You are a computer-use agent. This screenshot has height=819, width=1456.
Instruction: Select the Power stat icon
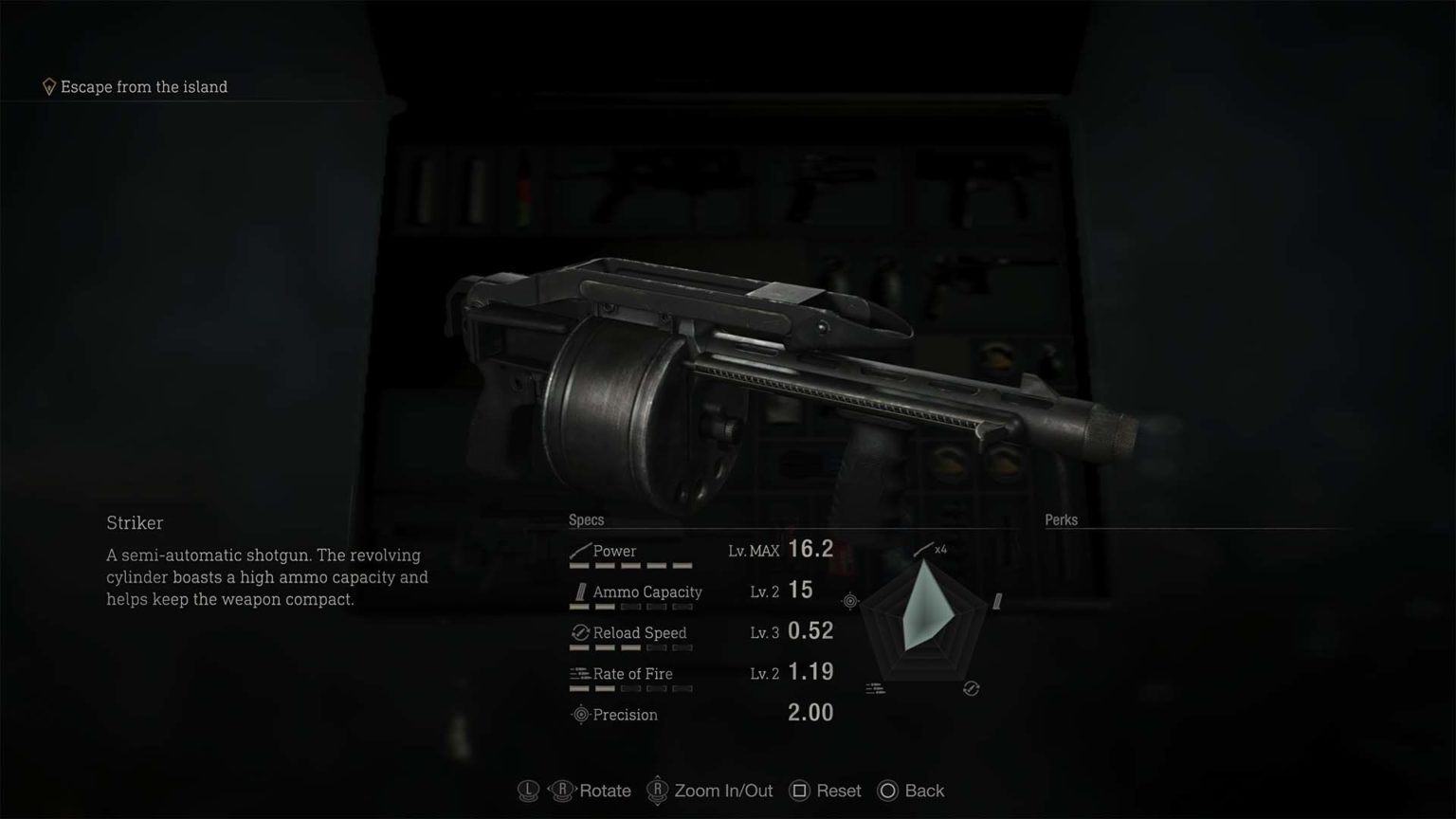(x=578, y=550)
